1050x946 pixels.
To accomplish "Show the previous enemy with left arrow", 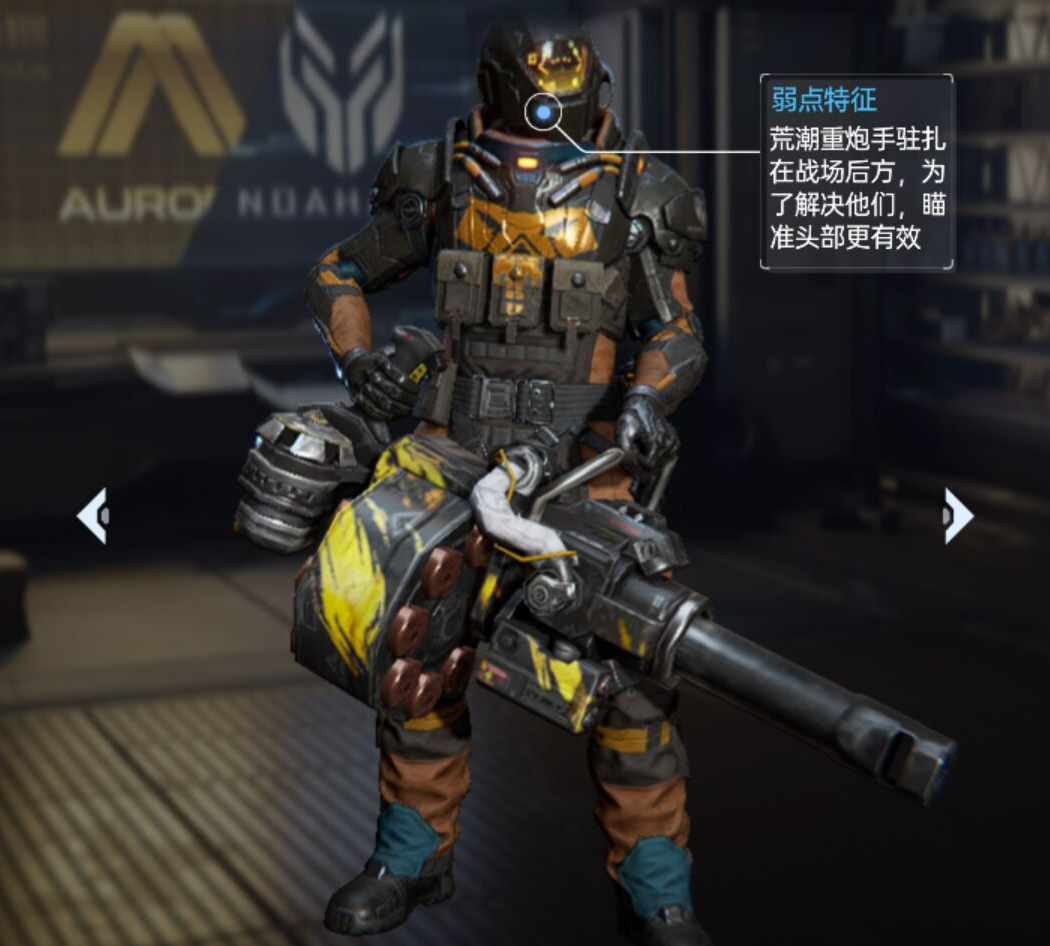I will (x=92, y=516).
